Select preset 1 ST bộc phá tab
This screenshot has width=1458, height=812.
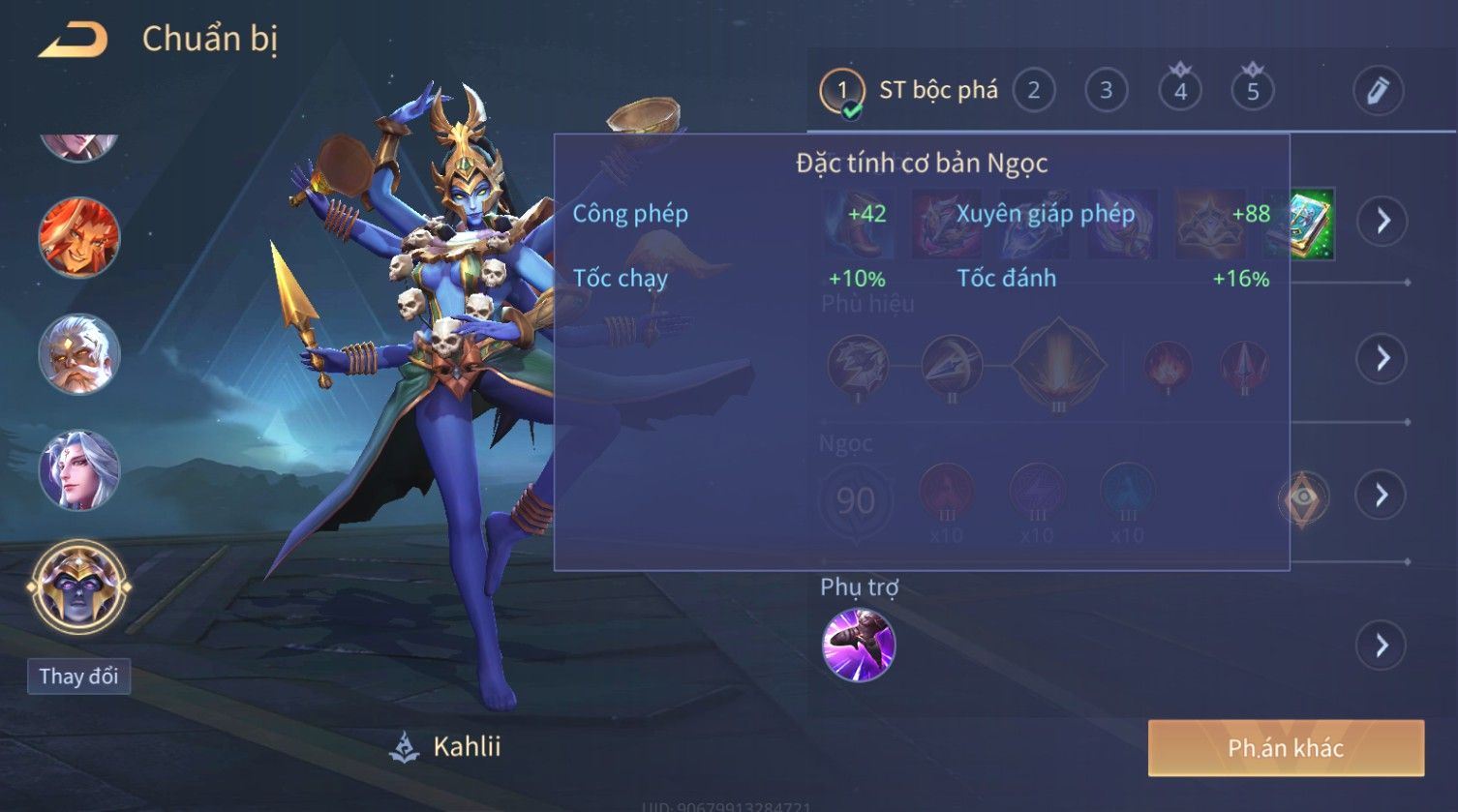(909, 92)
